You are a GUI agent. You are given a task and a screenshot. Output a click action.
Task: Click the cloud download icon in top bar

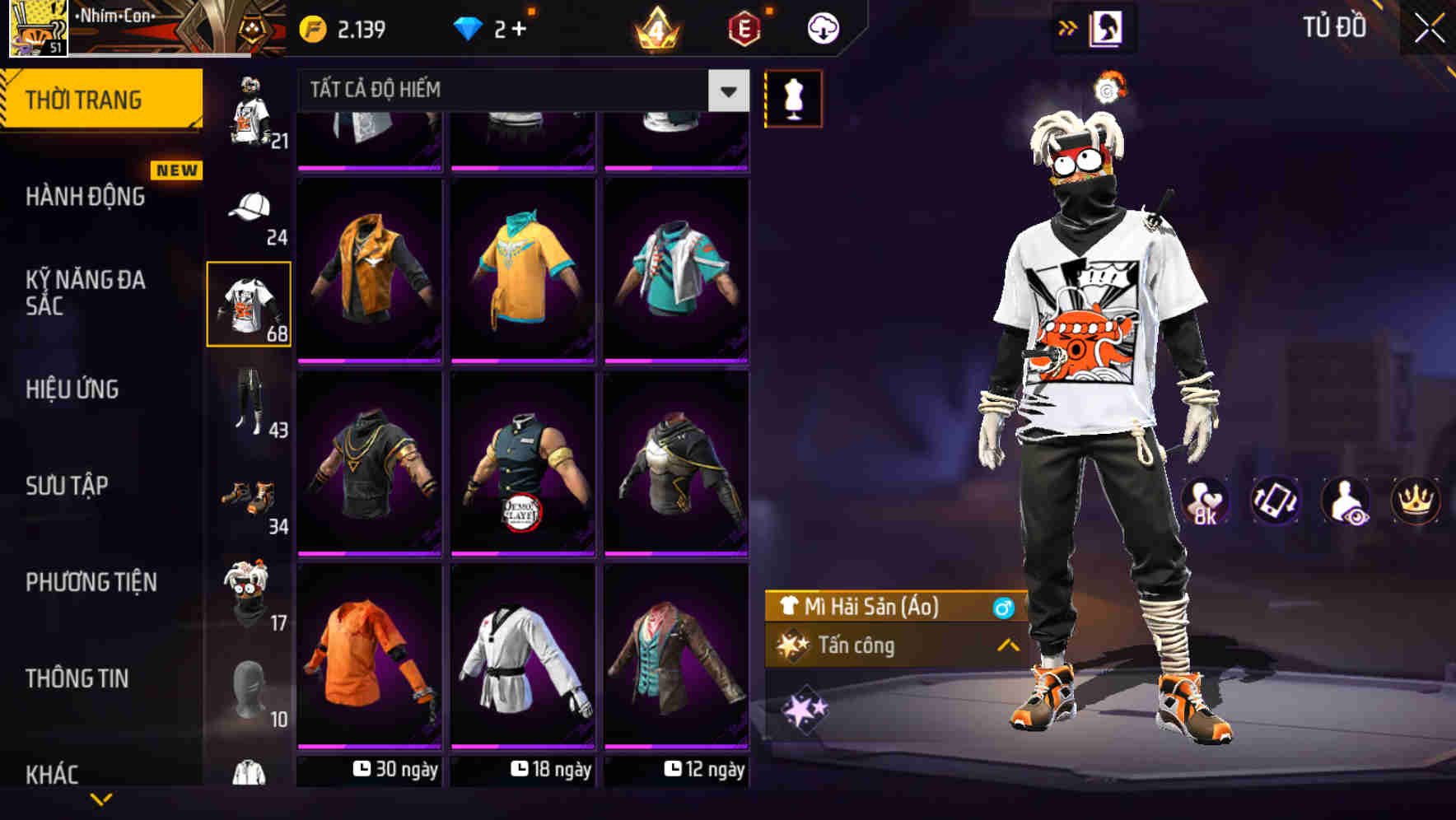pos(823,26)
